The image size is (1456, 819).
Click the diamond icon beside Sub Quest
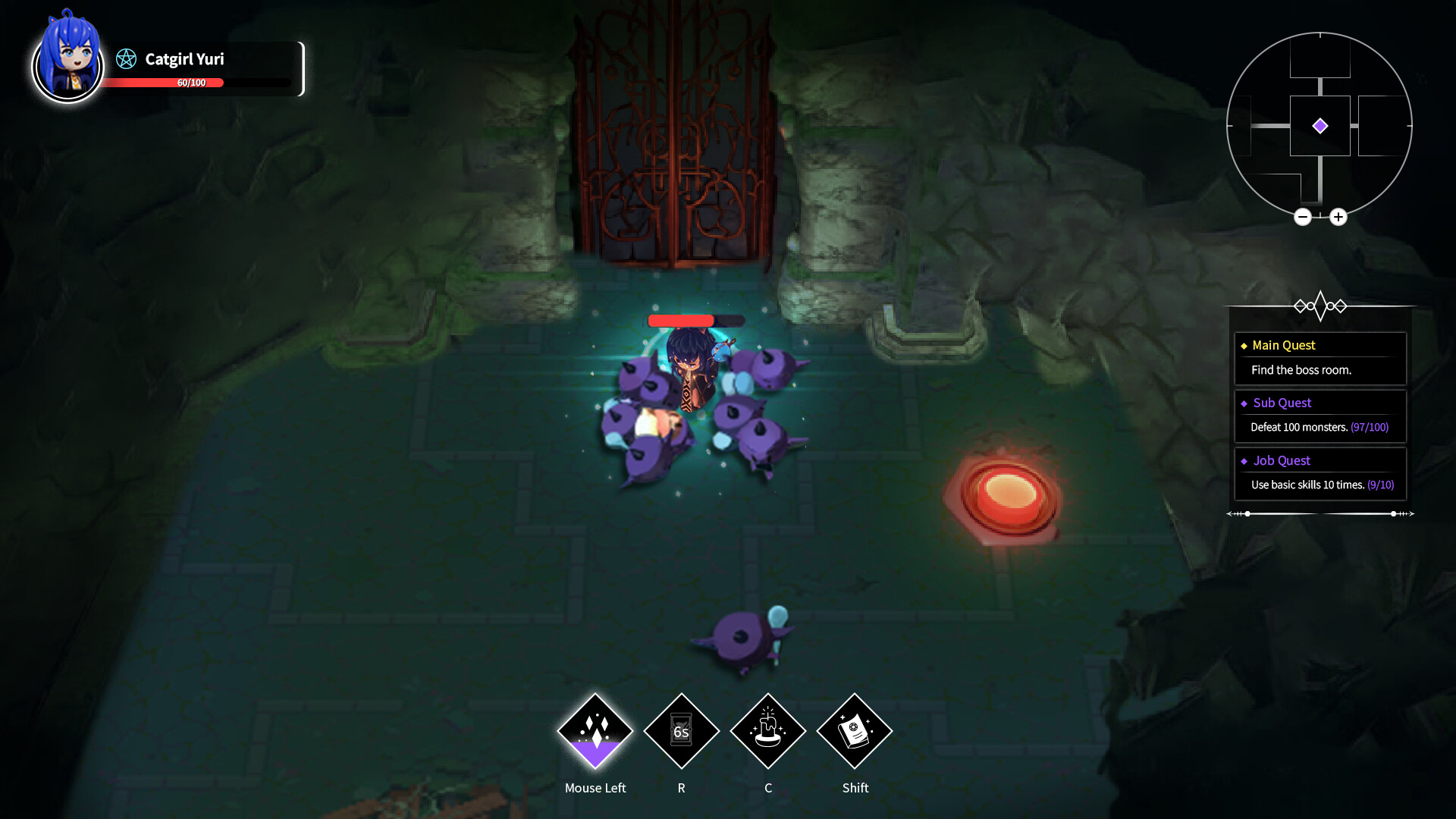coord(1245,403)
